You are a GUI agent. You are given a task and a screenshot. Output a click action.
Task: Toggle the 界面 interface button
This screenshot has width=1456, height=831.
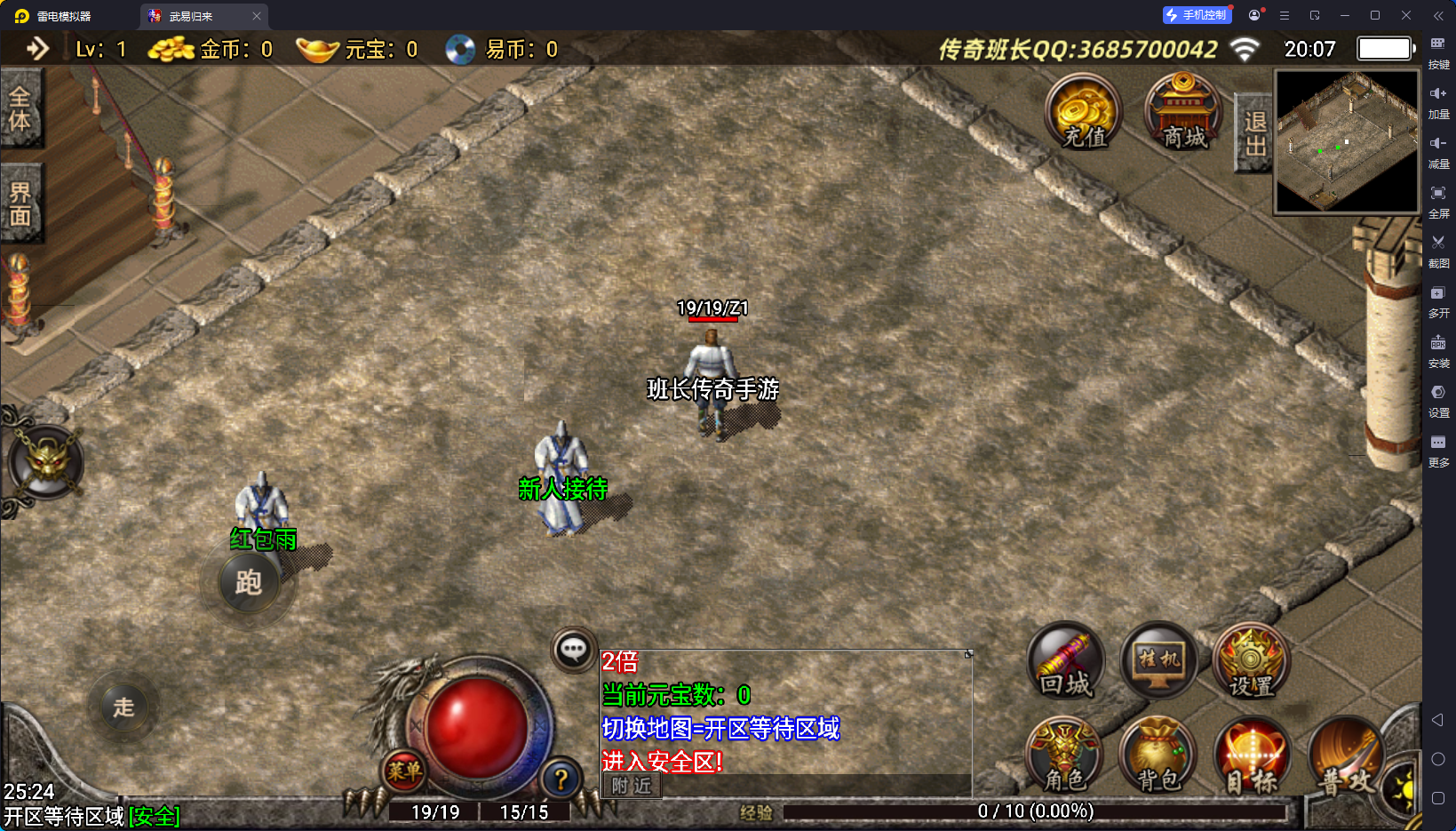(20, 204)
